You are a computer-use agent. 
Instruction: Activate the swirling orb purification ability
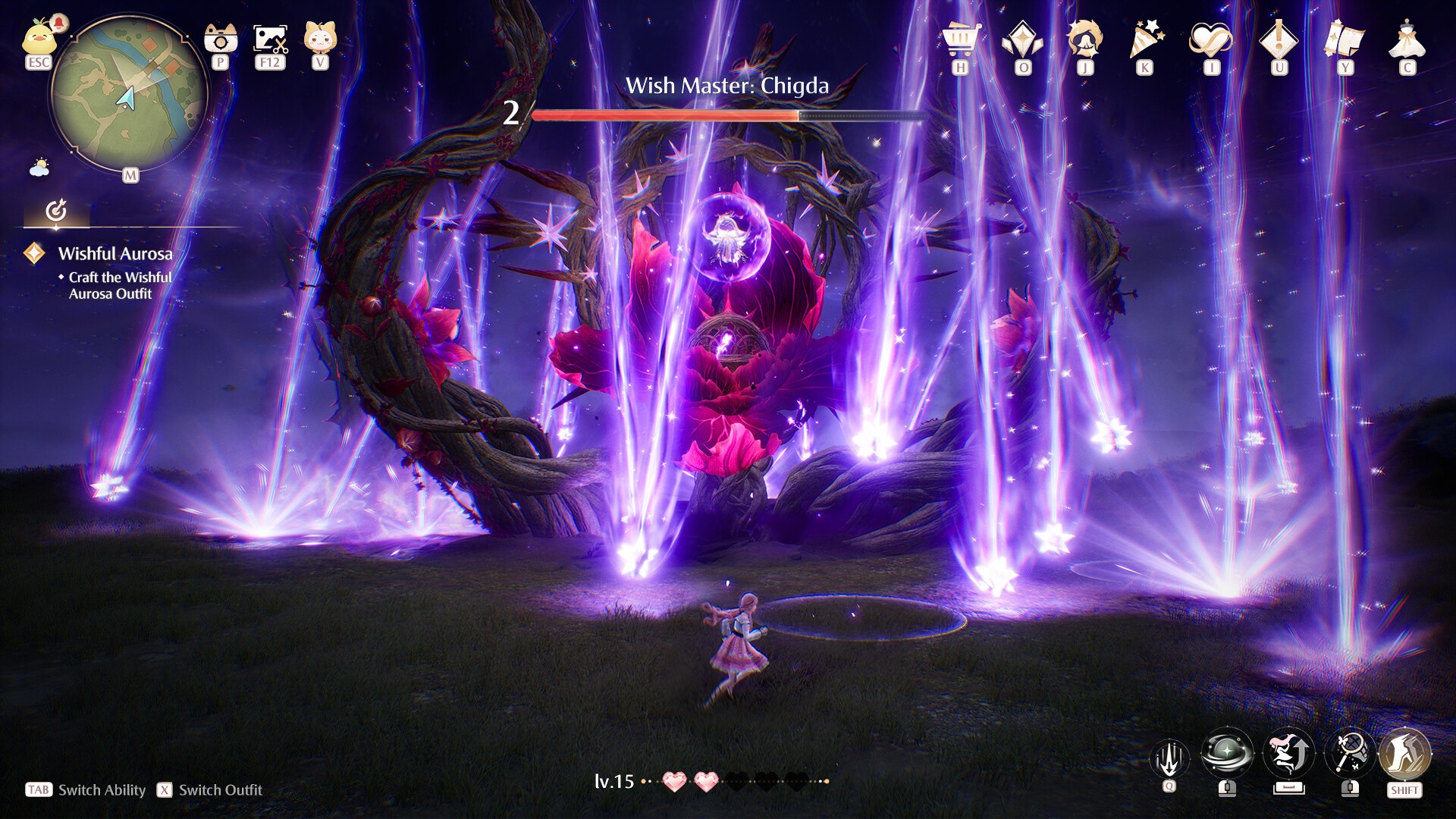coord(1227,754)
